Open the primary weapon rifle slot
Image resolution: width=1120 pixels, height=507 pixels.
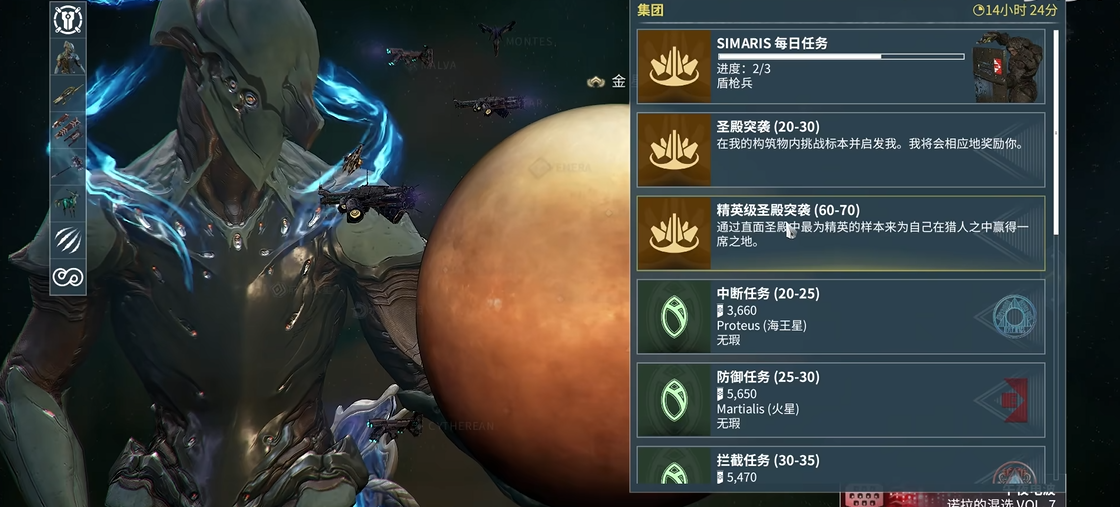68,94
